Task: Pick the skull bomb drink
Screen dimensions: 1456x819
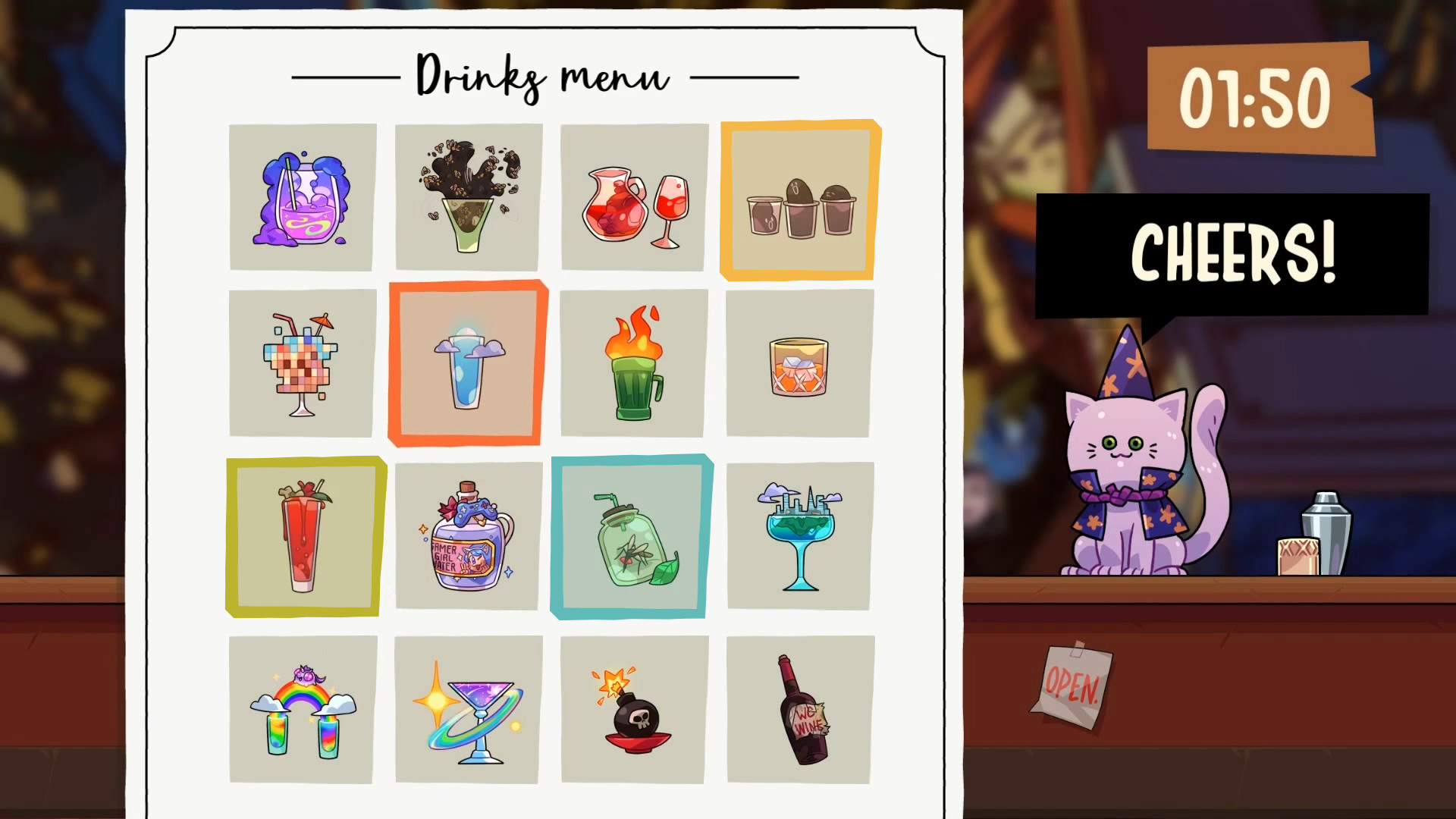Action: (633, 709)
